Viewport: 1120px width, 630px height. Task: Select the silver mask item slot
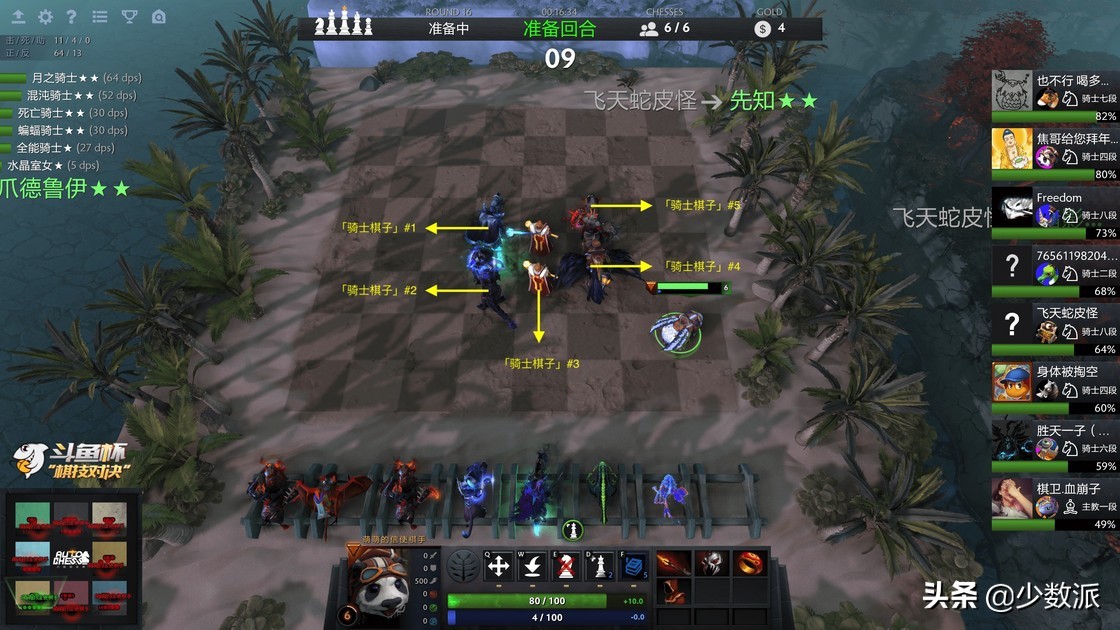click(x=710, y=563)
